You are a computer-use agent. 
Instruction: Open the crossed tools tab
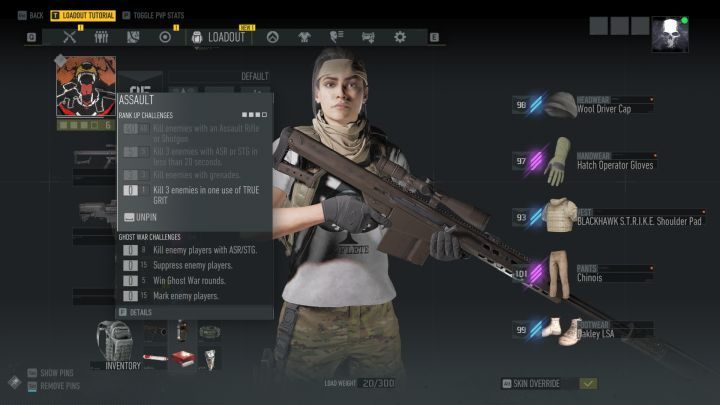[70, 37]
